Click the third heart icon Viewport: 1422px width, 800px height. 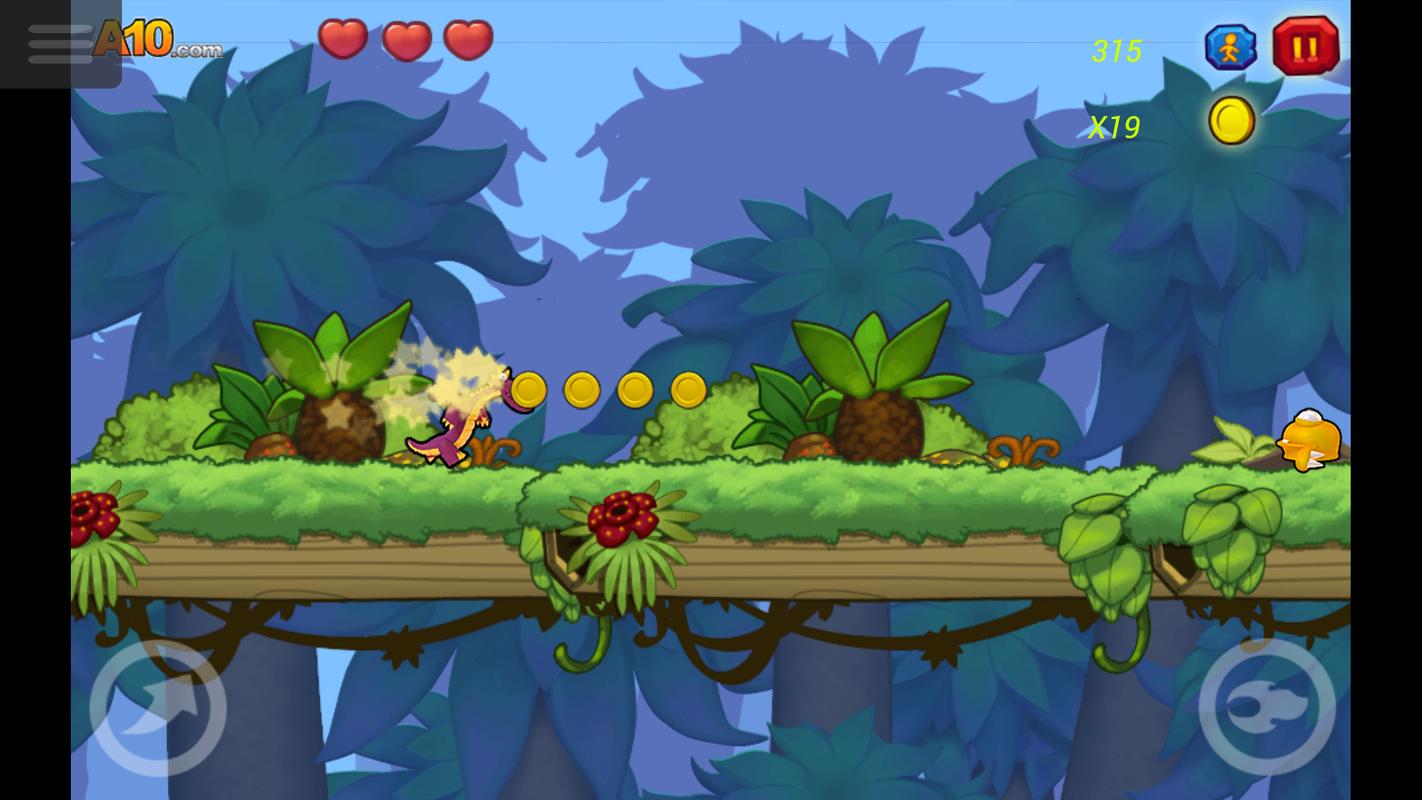click(468, 41)
